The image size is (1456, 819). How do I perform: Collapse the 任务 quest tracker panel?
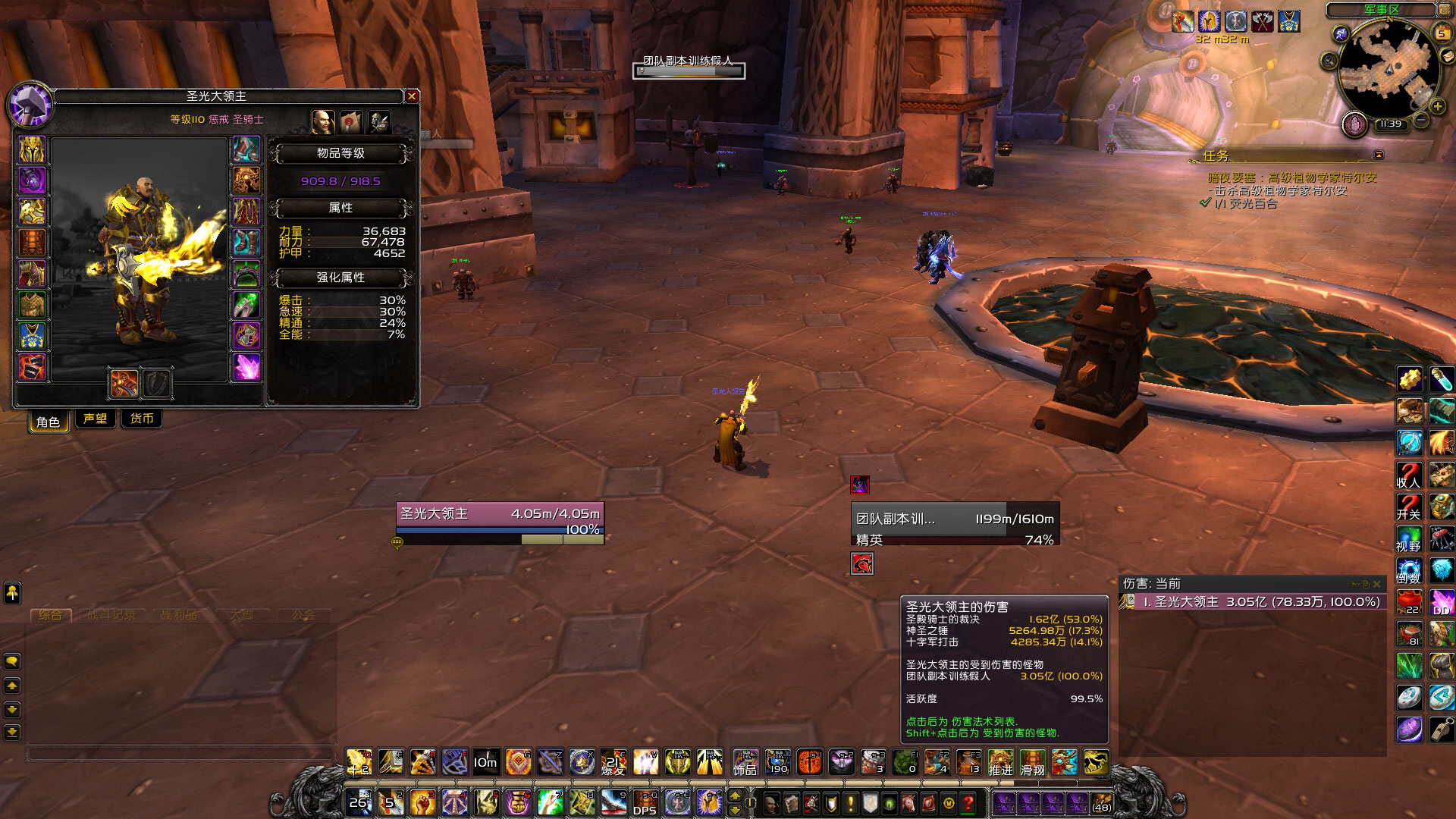pyautogui.click(x=1378, y=155)
